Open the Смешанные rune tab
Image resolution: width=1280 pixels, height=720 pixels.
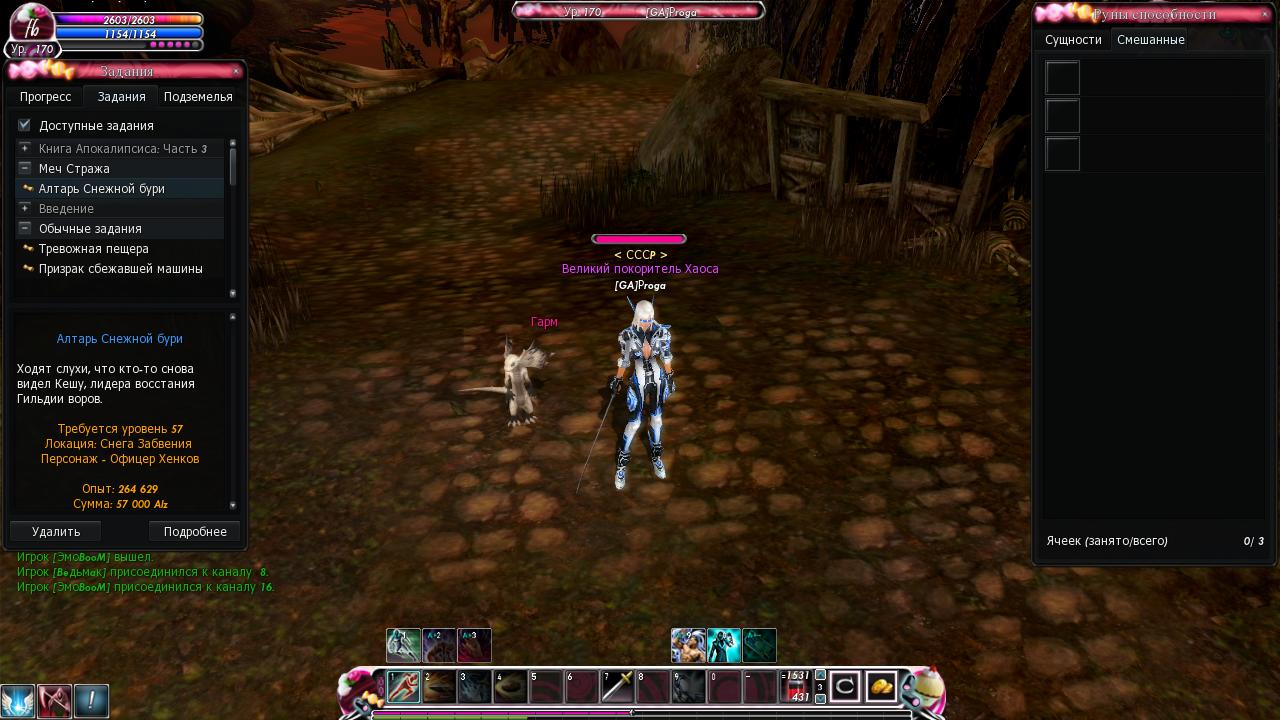1150,40
